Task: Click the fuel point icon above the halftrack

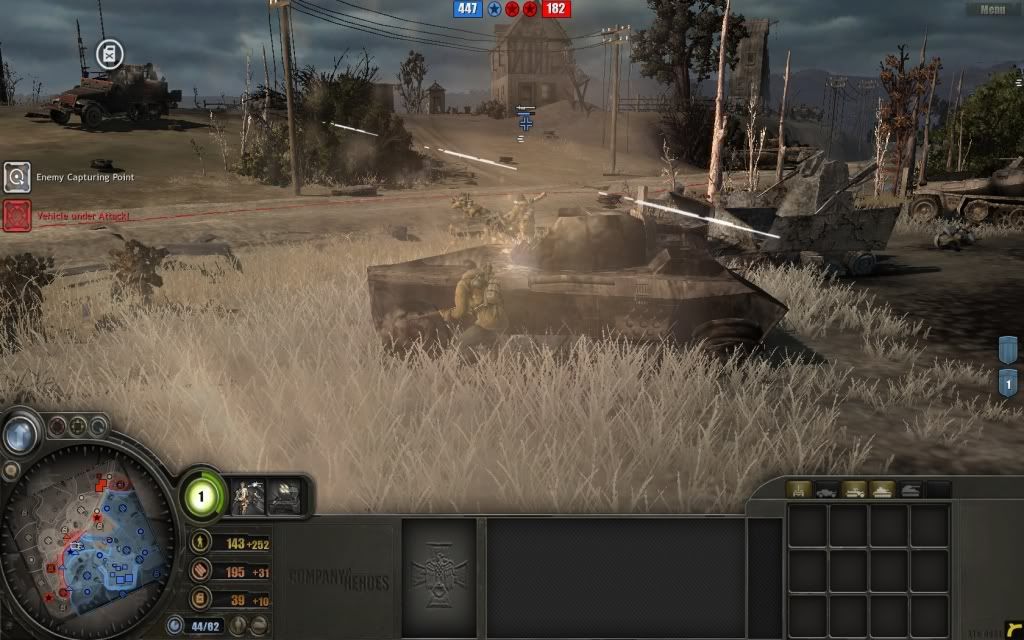Action: 107,52
